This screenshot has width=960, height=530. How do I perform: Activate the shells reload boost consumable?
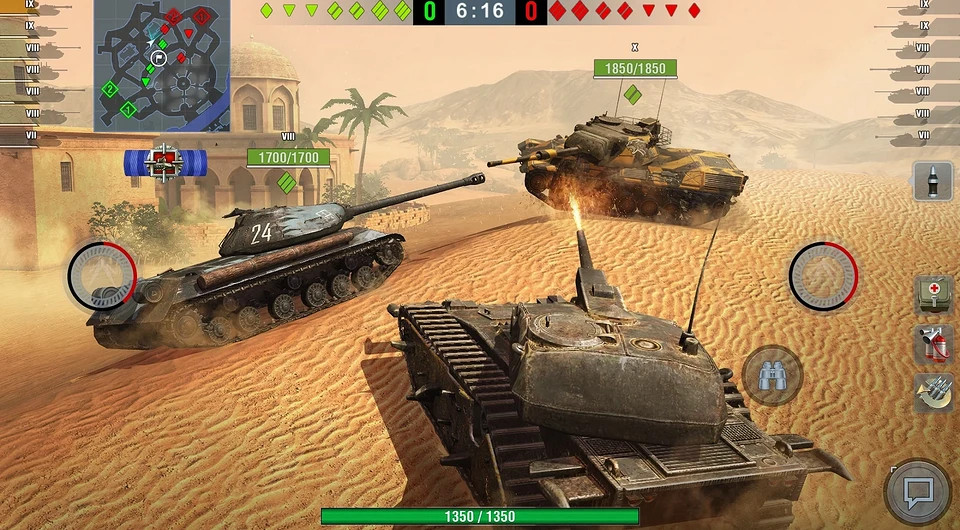pos(932,392)
